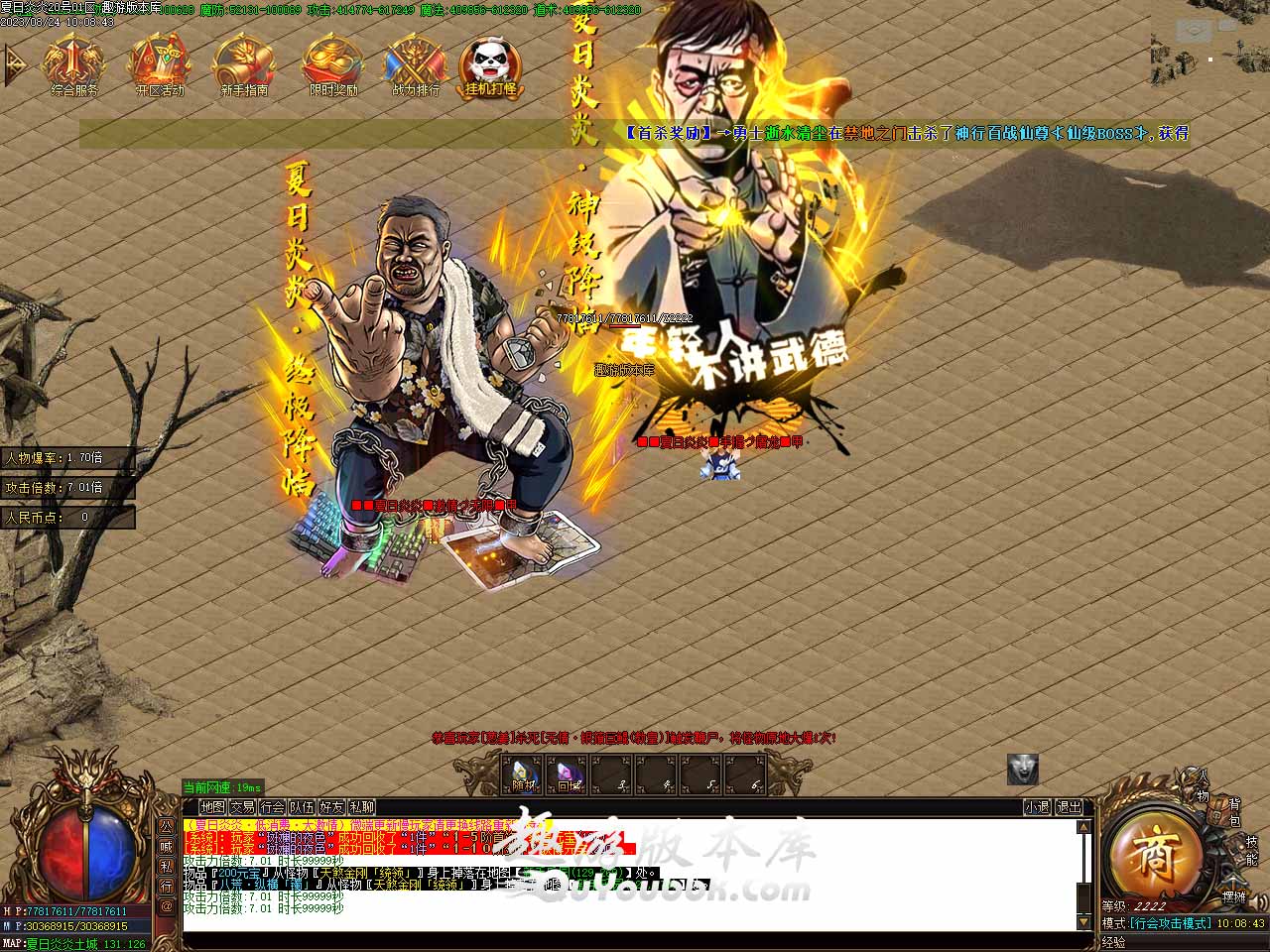Open the 新手指南 beginner guide
The image size is (1270, 952).
[x=243, y=65]
